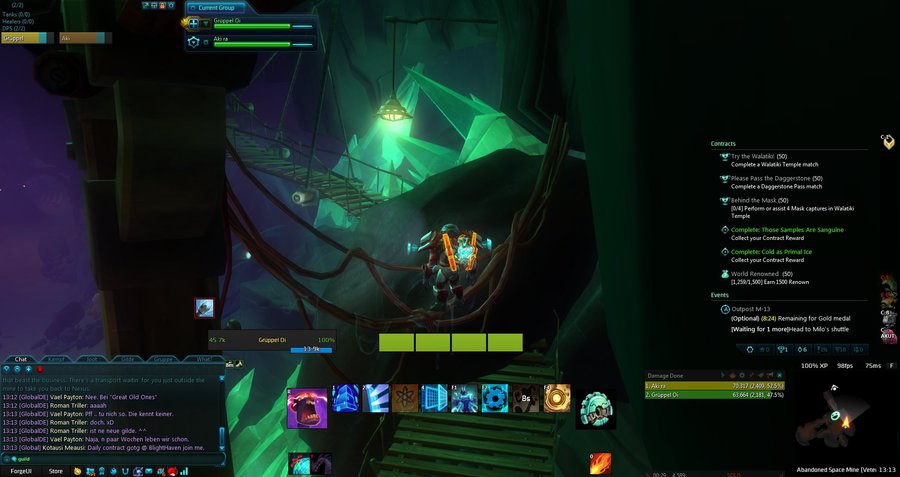Collect the Those Samples Are Sanguine reward
The width and height of the screenshot is (900, 477).
(x=787, y=229)
